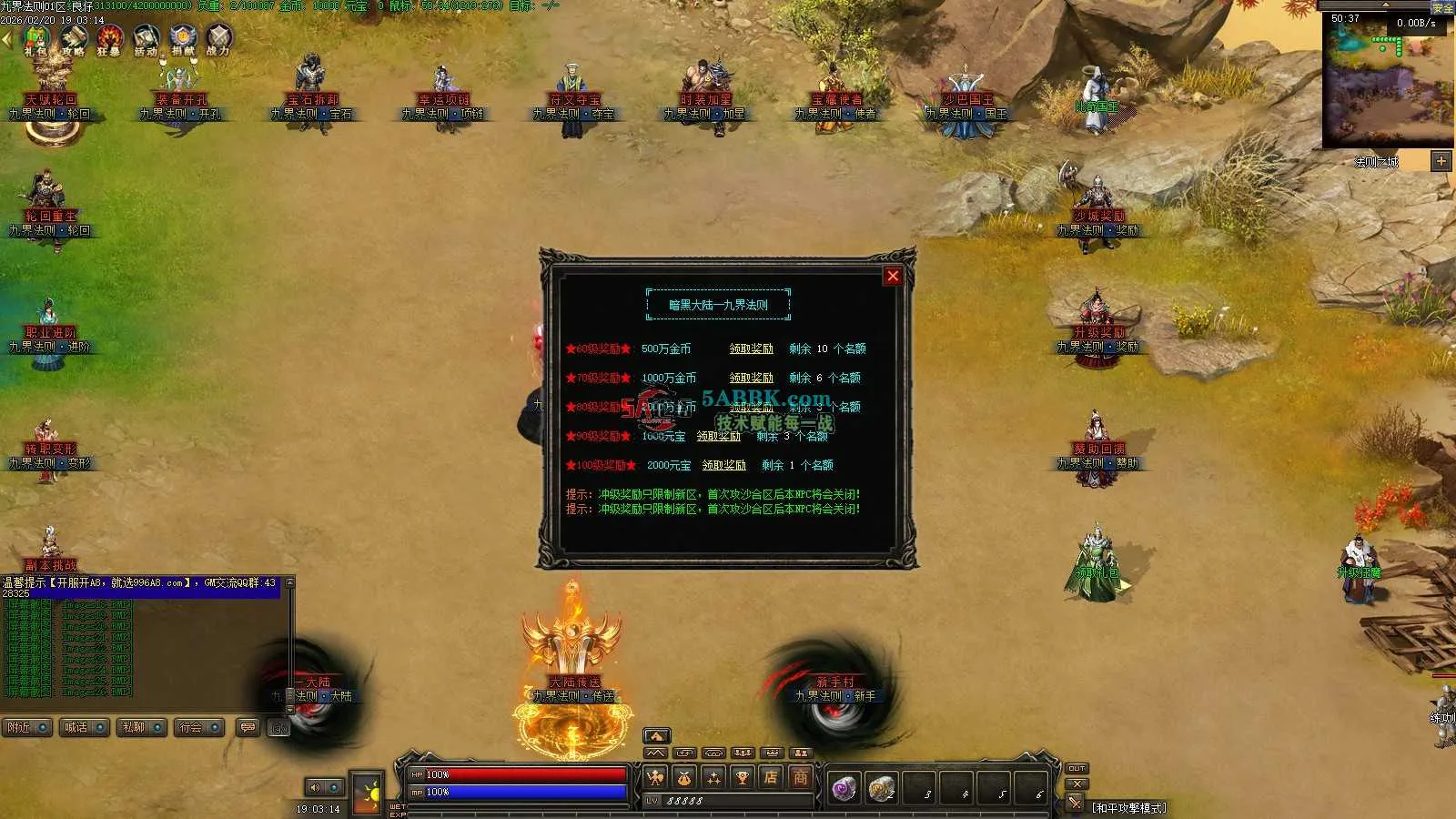Claim the level 90 reward link

pyautogui.click(x=718, y=436)
